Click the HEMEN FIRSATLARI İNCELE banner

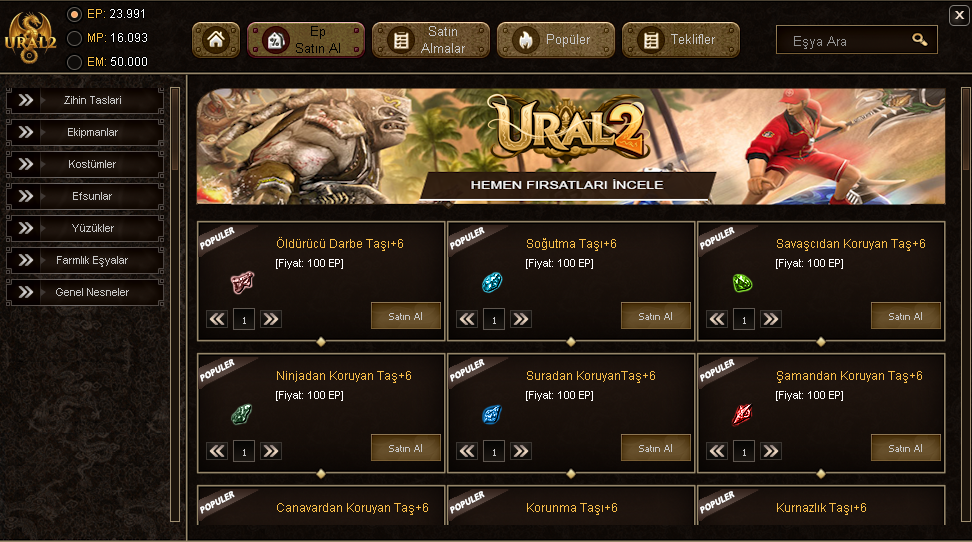pos(567,185)
